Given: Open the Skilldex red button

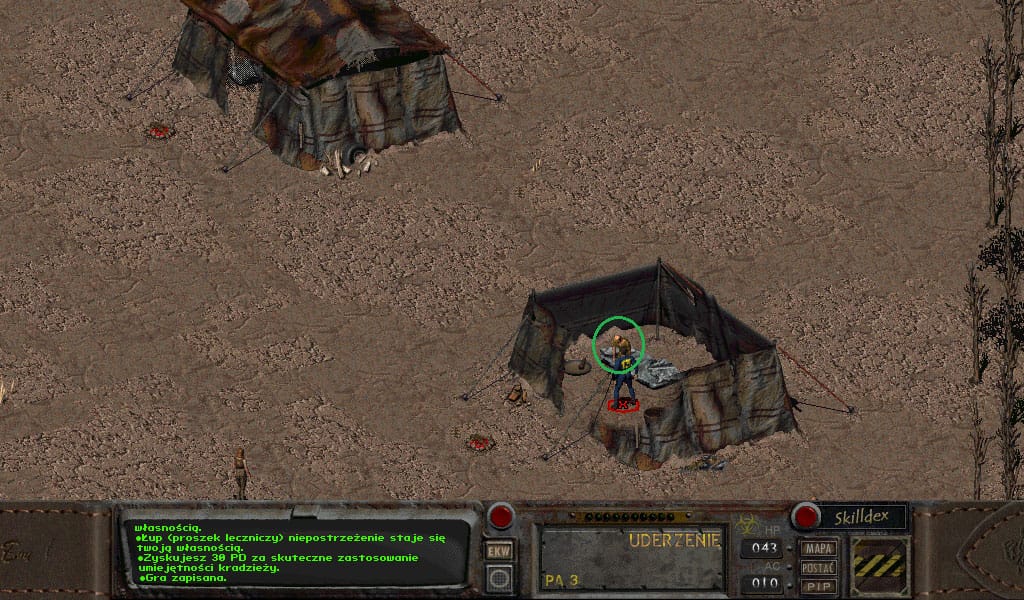Looking at the screenshot, I should coord(805,516).
